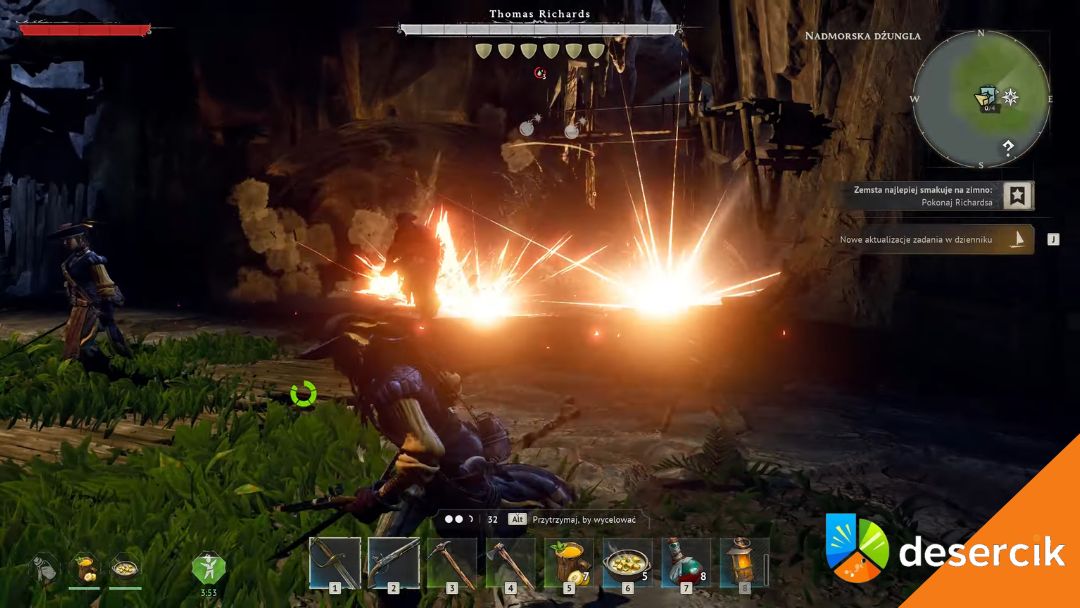Inspect the active stew food effect icon
Screen dimensions: 1080x608
pyautogui.click(x=125, y=568)
